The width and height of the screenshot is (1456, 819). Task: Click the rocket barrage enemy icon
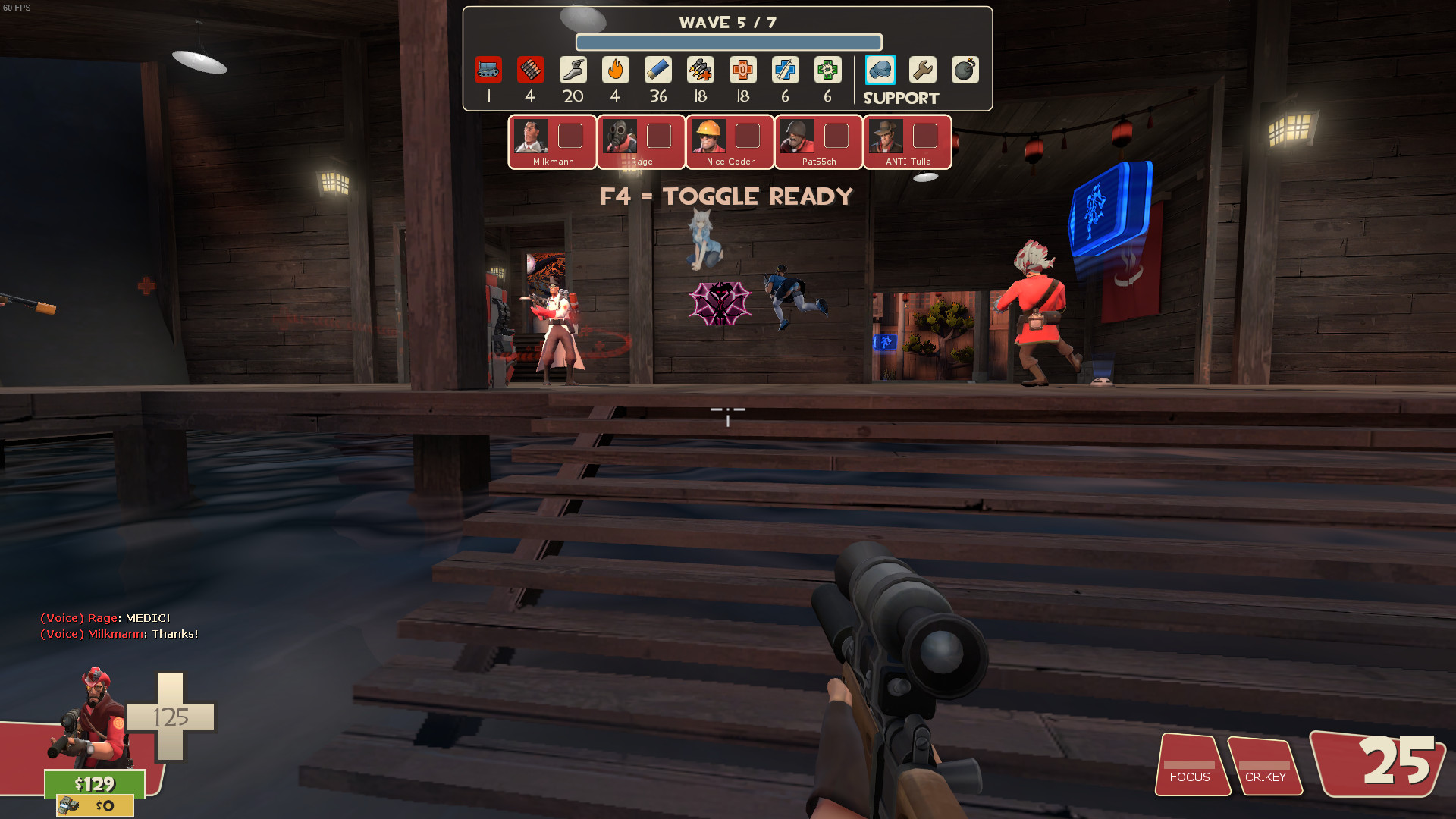point(700,71)
